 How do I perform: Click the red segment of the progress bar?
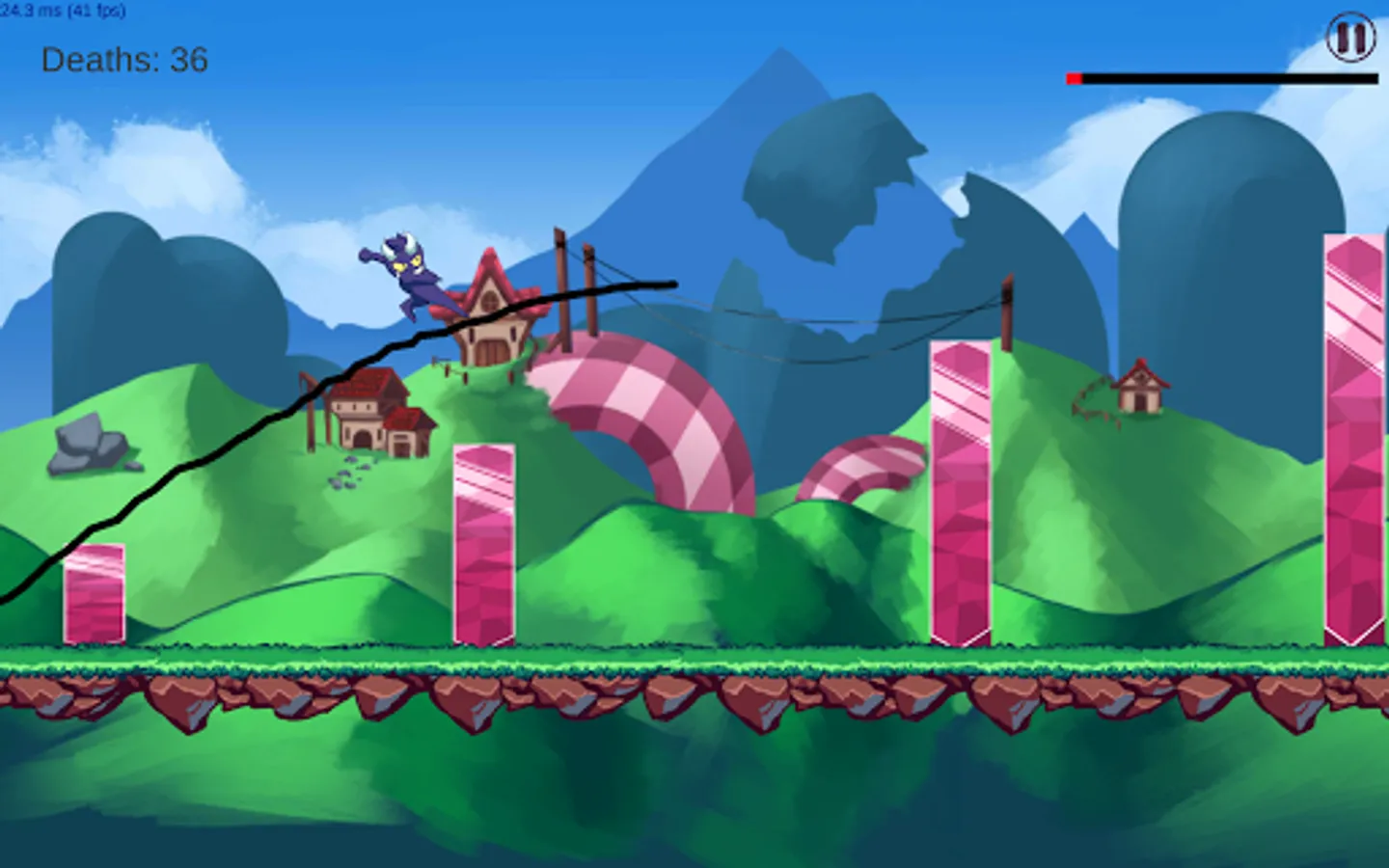tap(1073, 78)
